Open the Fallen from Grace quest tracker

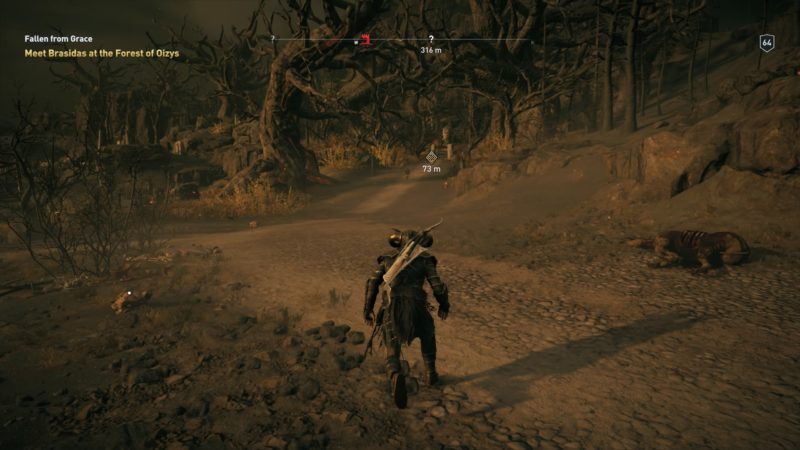58,38
